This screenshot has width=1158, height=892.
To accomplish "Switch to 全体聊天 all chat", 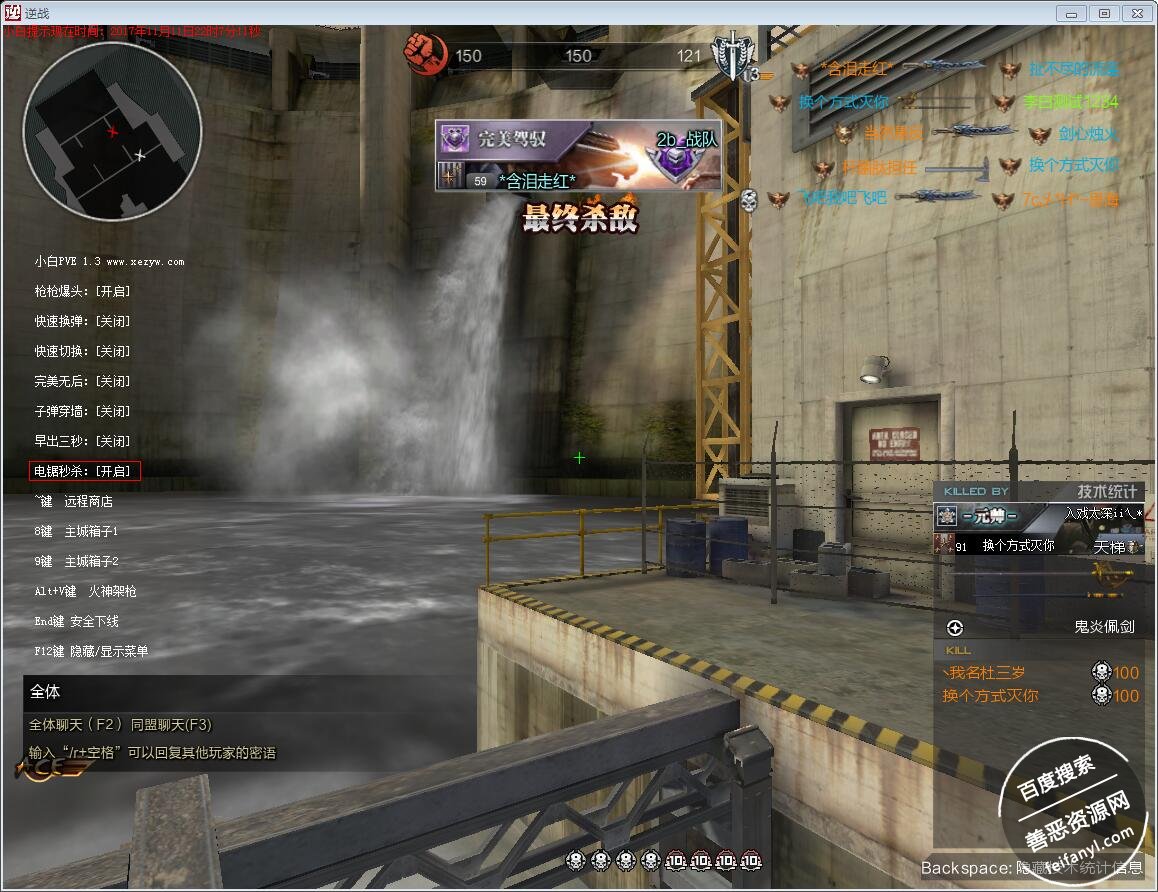I will (75, 725).
